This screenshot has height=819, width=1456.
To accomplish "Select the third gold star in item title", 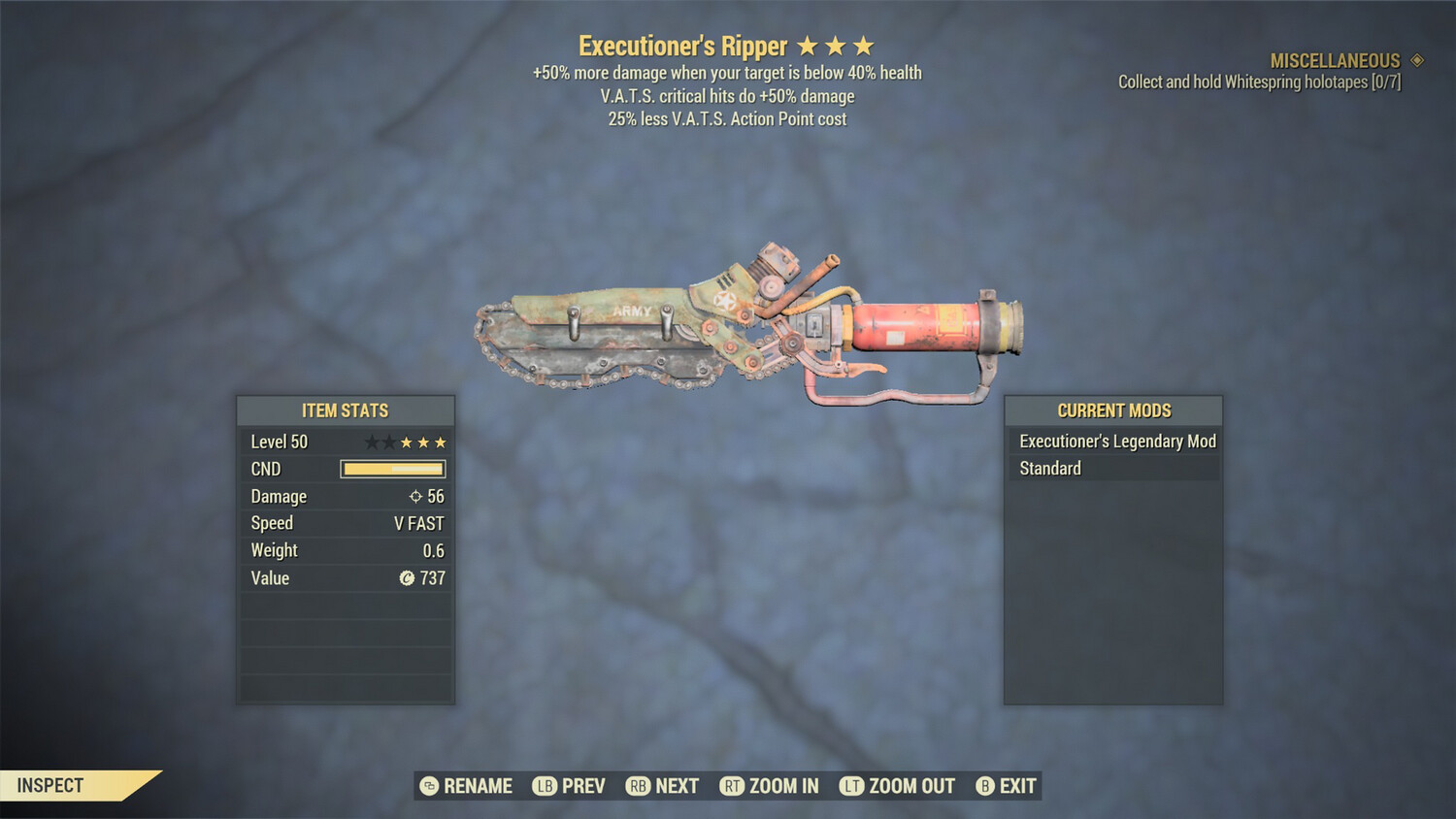I will click(x=864, y=45).
